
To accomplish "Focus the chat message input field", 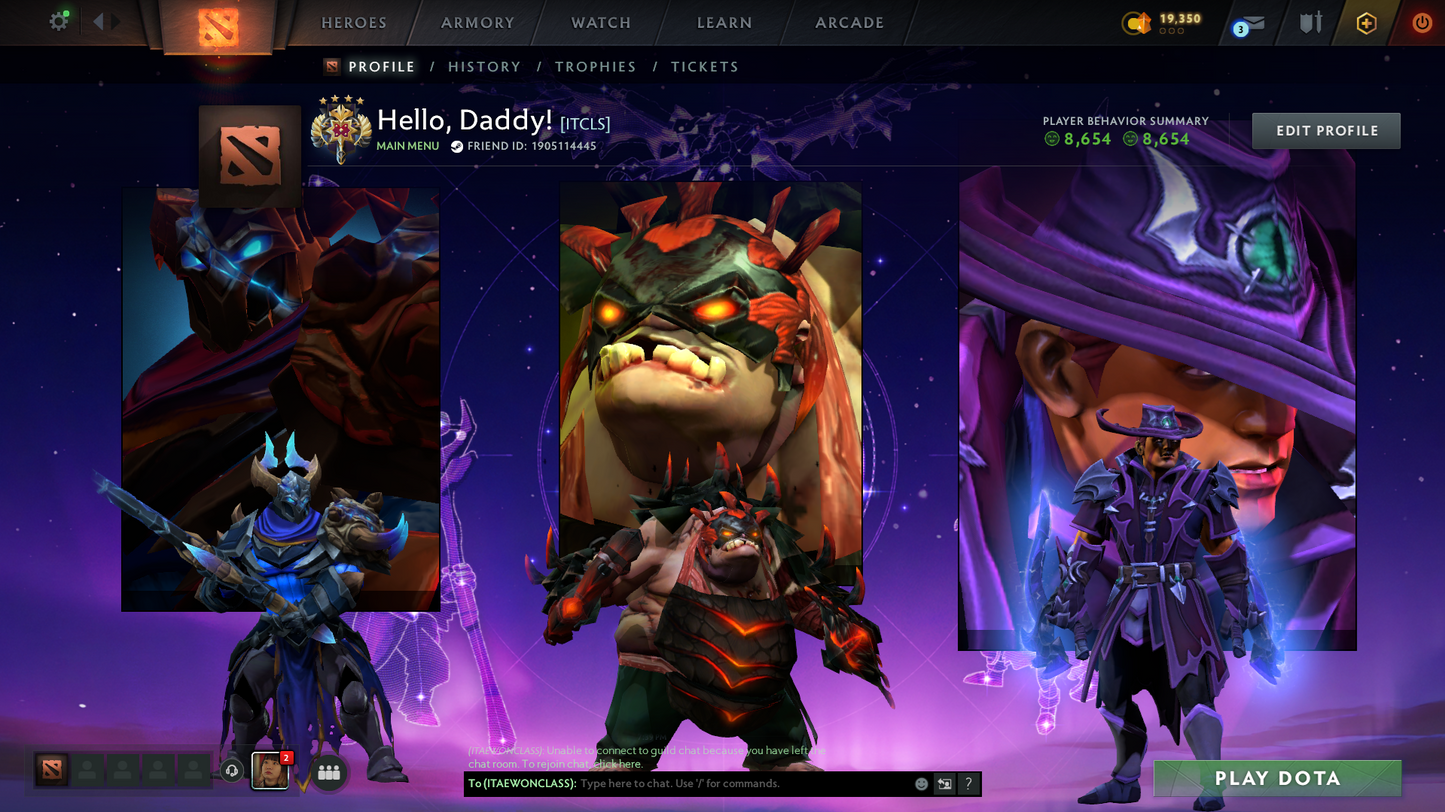I will pos(740,784).
